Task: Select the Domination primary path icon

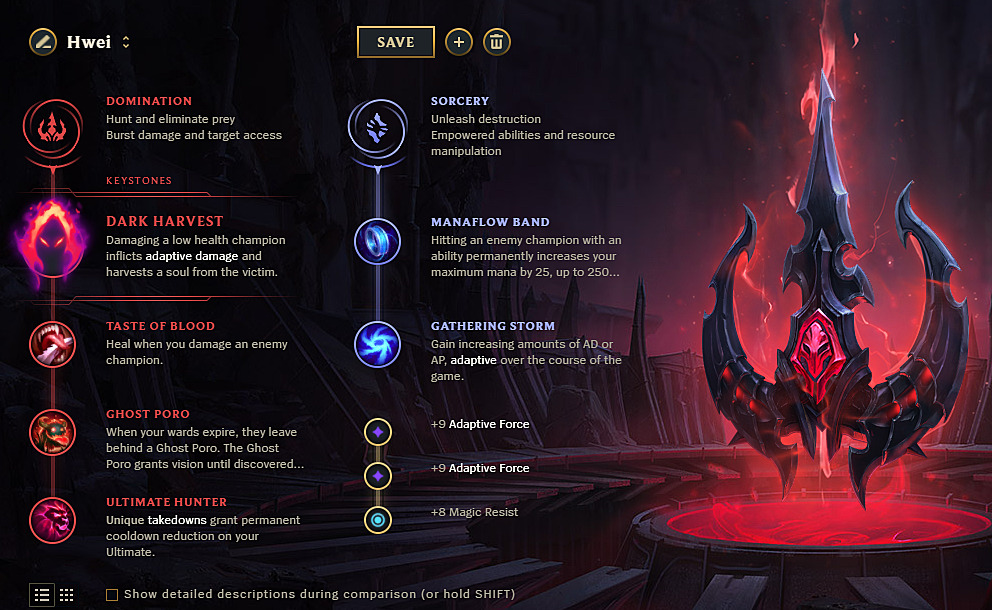Action: 51,126
